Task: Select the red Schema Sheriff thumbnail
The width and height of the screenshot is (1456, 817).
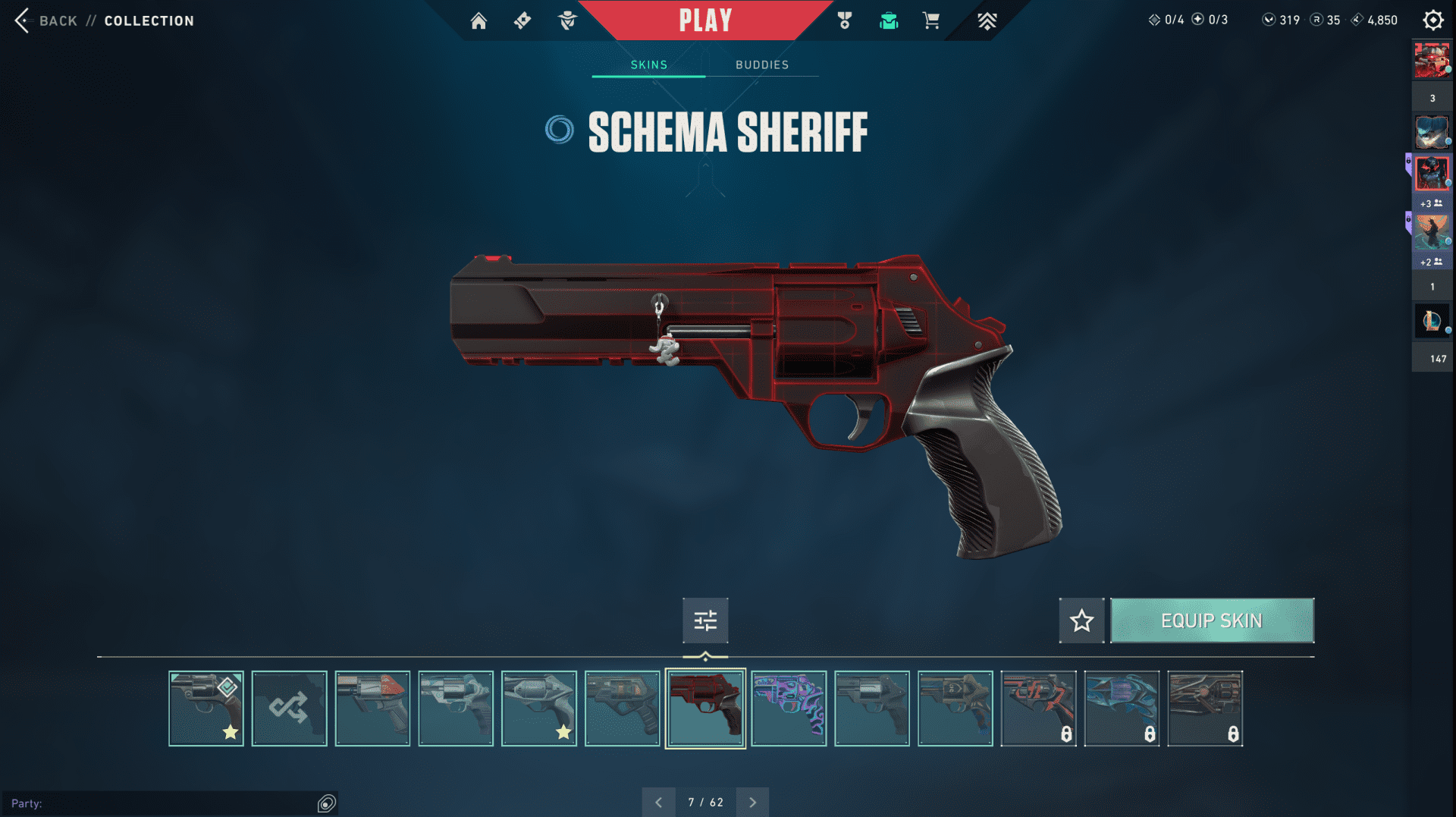Action: tap(705, 709)
